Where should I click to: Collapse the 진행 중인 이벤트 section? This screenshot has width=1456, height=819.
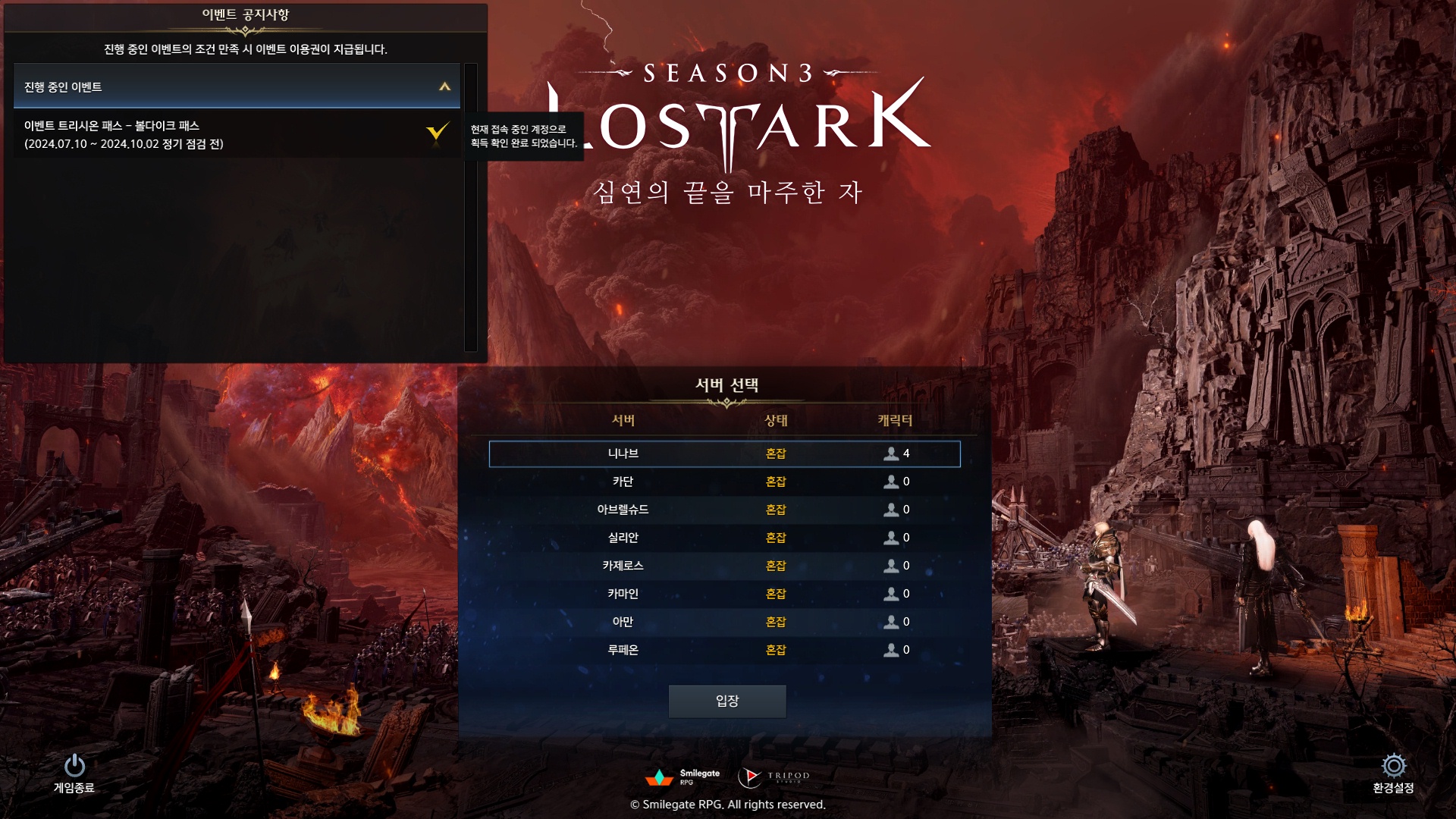coord(444,87)
